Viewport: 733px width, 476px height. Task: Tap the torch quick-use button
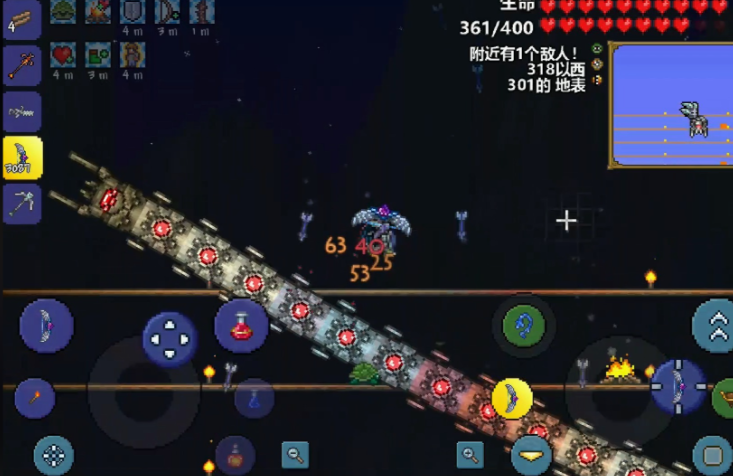pyautogui.click(x=34, y=399)
